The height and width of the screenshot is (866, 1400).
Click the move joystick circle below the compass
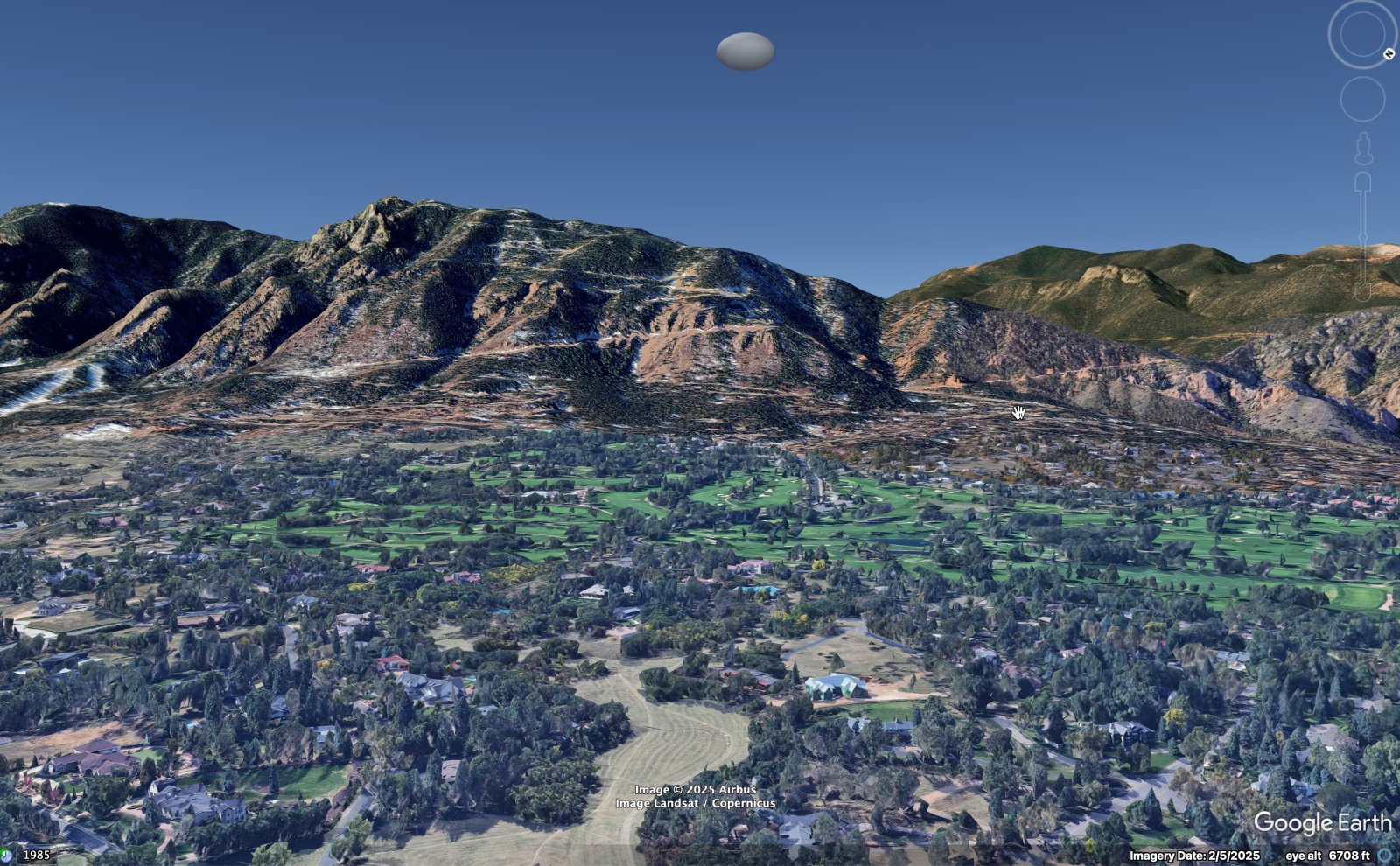click(x=1362, y=99)
